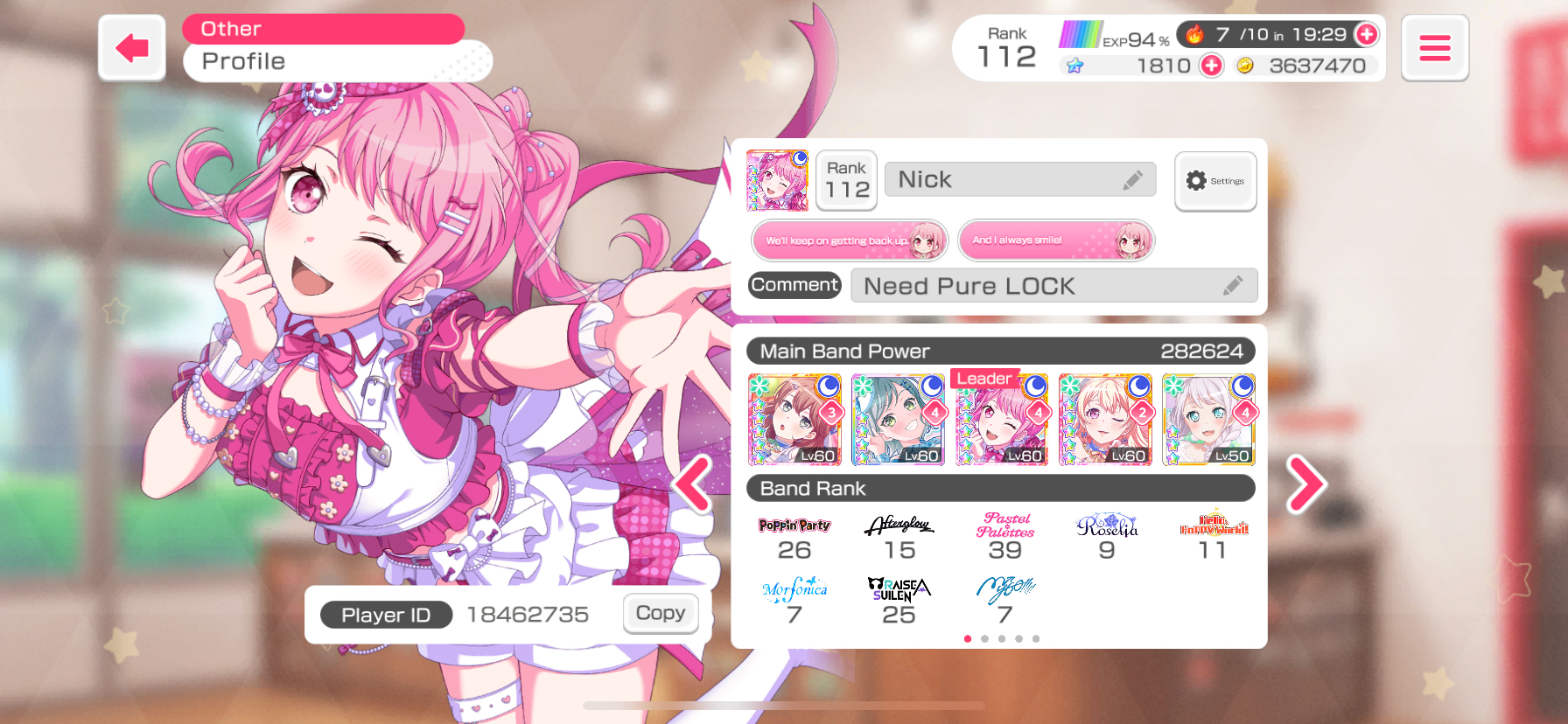1568x724 pixels.
Task: Add more stars with the plus button
Action: [1211, 66]
